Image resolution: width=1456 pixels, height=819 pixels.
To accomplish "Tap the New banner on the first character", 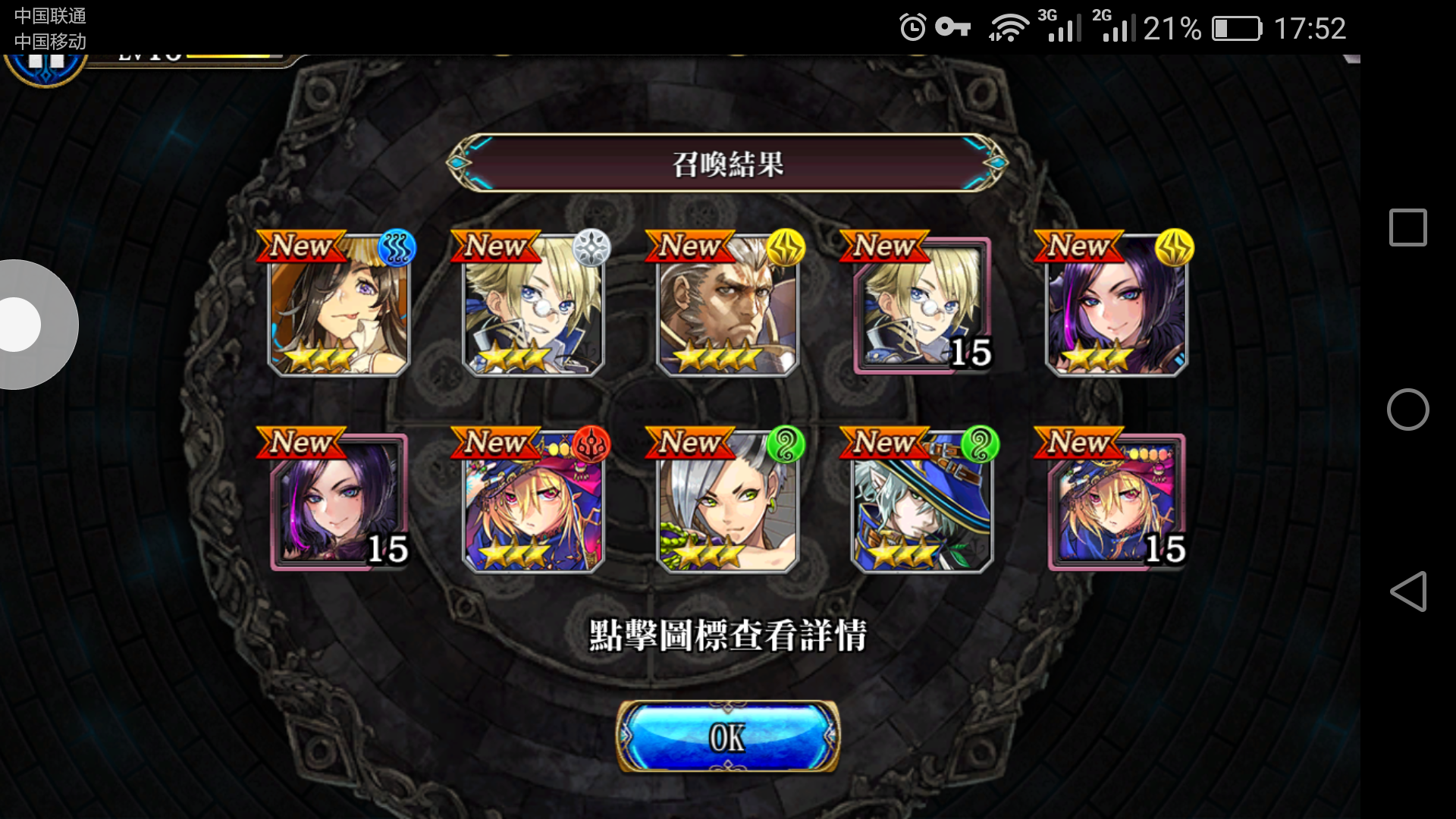I will 302,246.
